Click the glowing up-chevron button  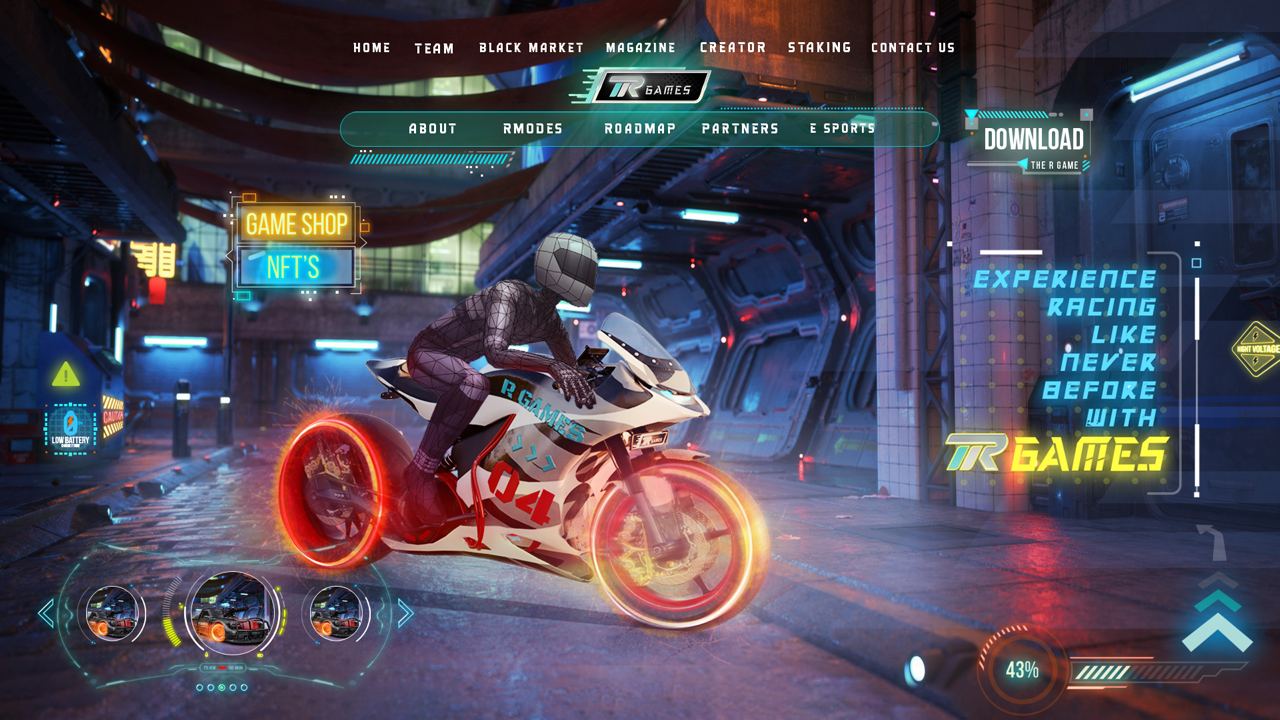click(x=1216, y=625)
